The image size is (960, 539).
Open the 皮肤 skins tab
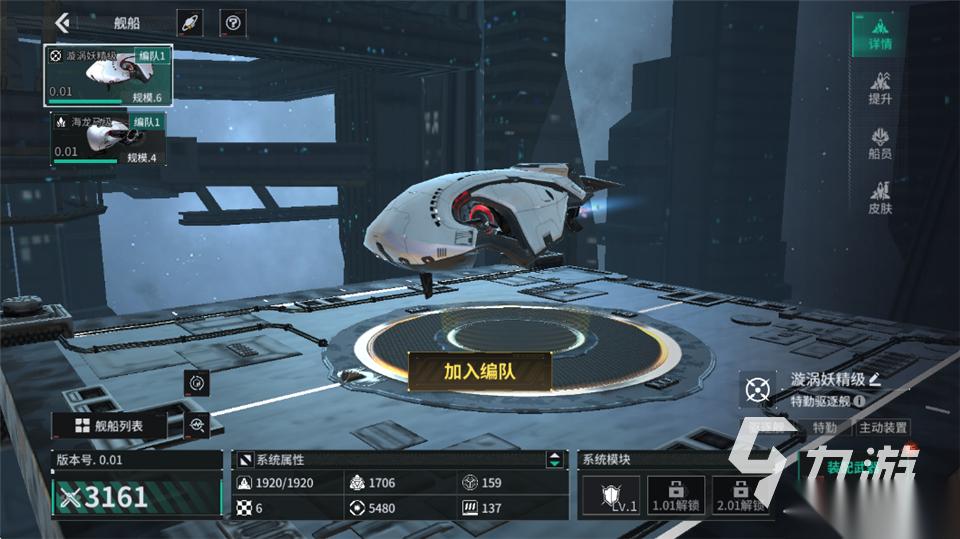pos(879,196)
